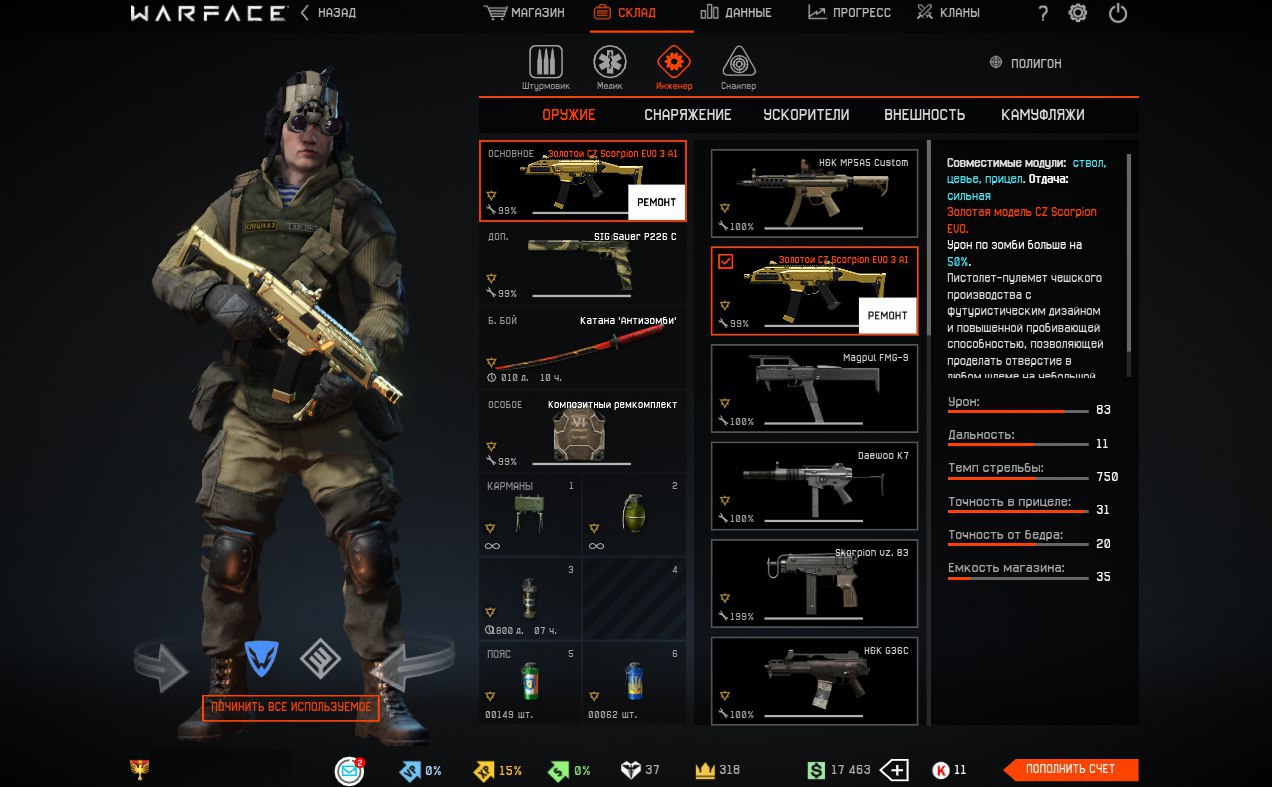Enter the ПОЛИГОН shooting range
This screenshot has height=787, width=1272.
click(x=1025, y=63)
